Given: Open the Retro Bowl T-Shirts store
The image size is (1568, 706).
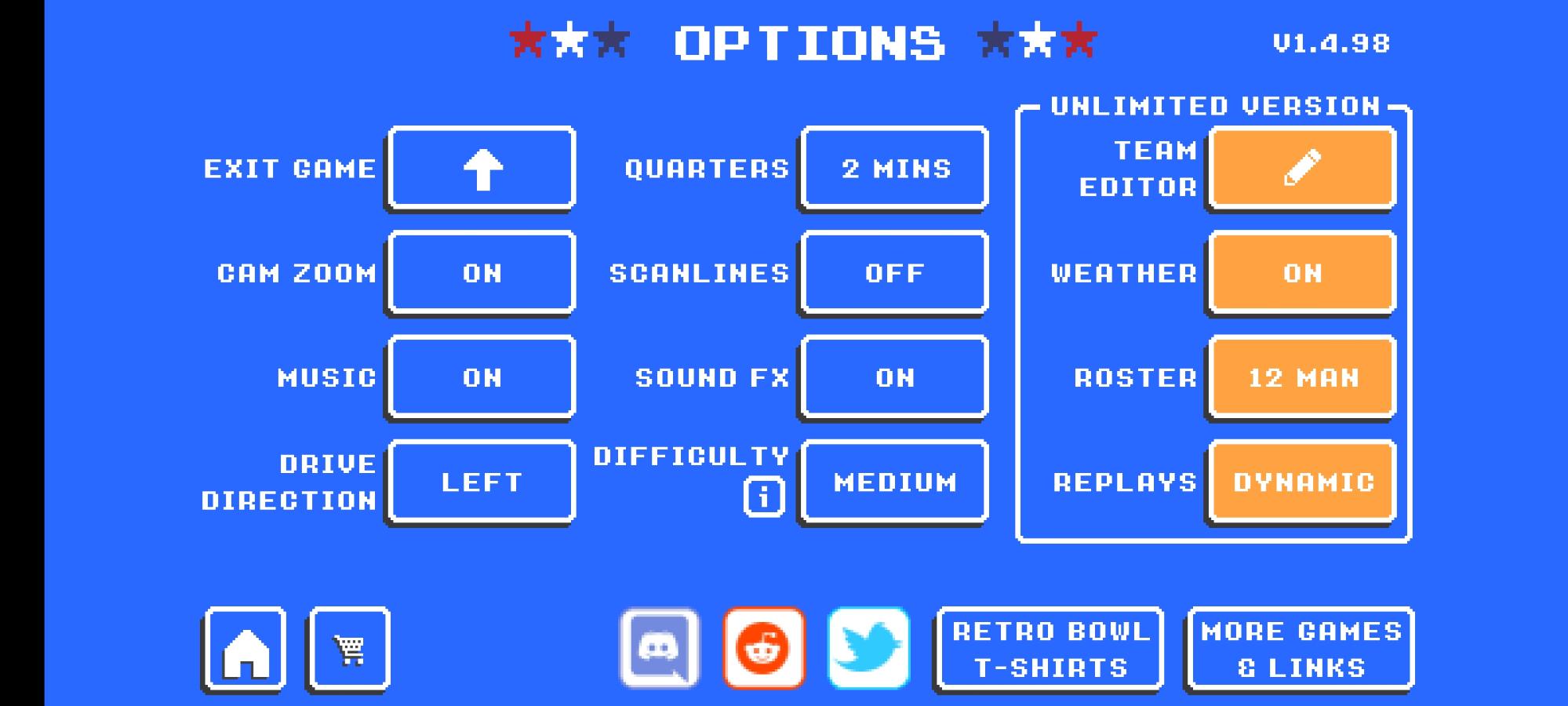Looking at the screenshot, I should pos(1049,647).
